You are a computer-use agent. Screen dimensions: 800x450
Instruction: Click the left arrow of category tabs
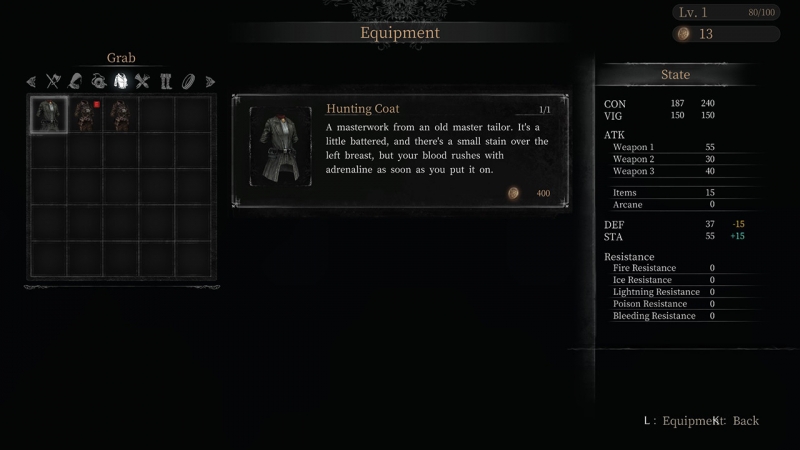pyautogui.click(x=31, y=81)
